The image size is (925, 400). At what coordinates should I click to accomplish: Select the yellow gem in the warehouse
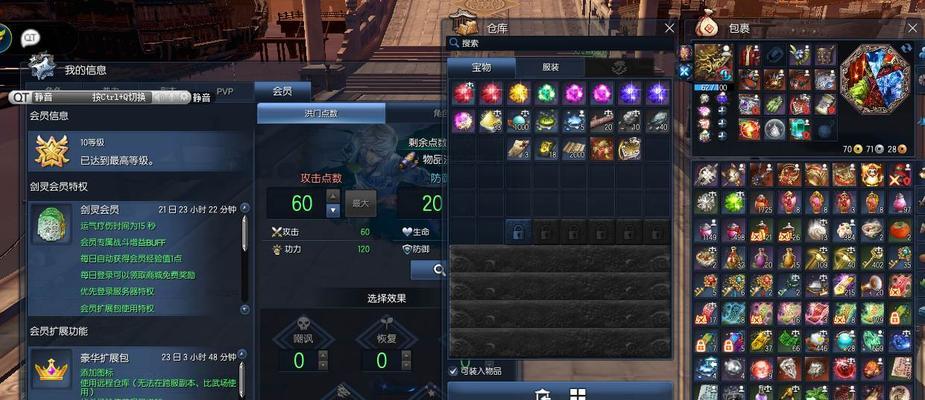point(517,93)
